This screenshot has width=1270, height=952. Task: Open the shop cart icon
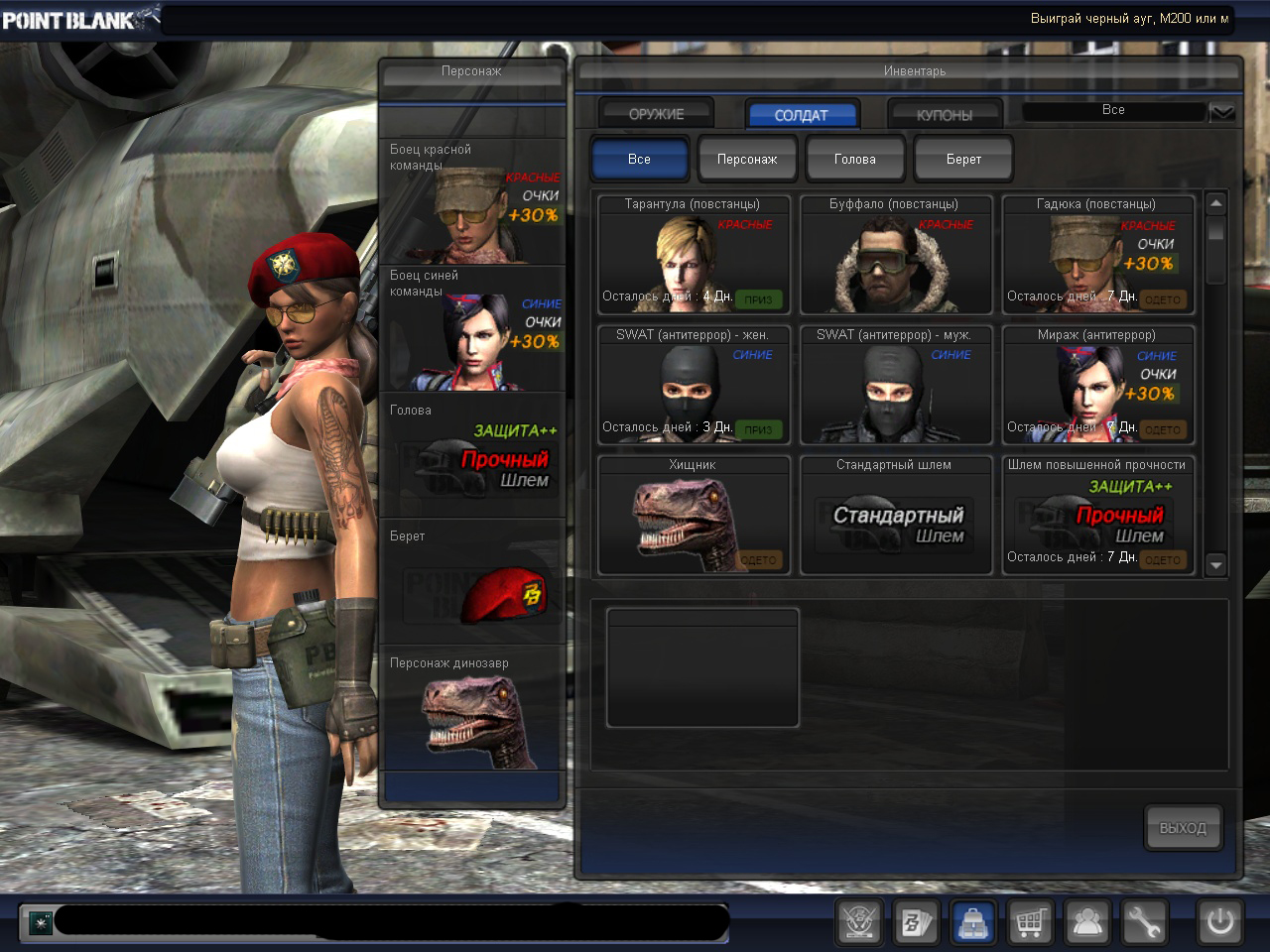[x=1030, y=922]
